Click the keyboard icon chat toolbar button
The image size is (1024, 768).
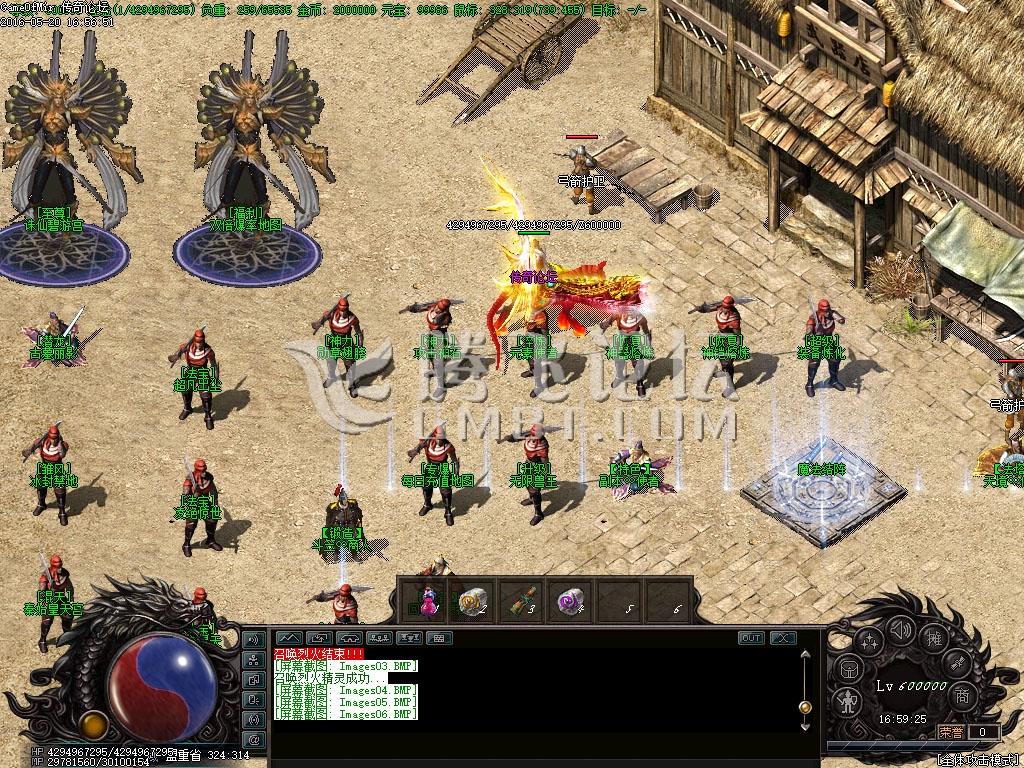click(x=439, y=638)
